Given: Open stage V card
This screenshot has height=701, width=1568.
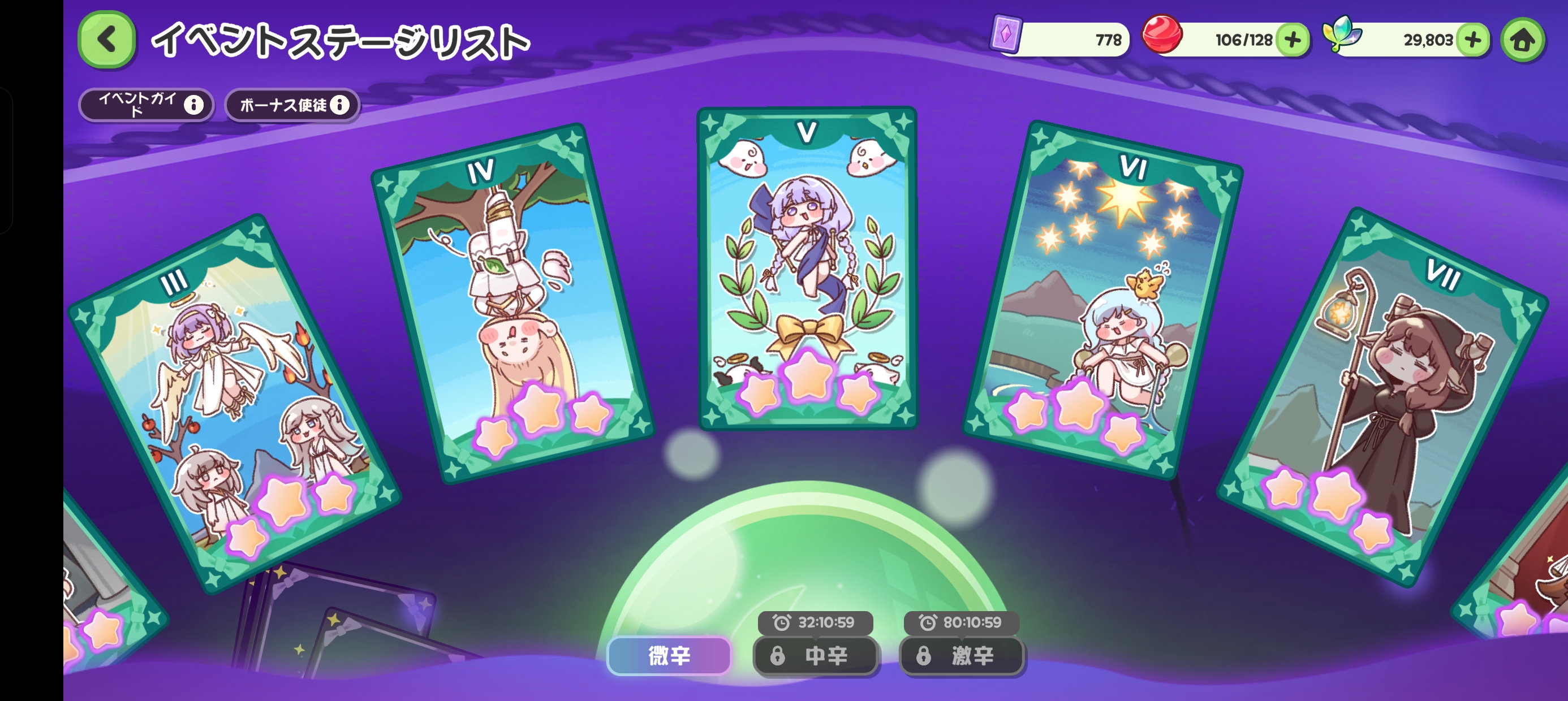Looking at the screenshot, I should pos(807,268).
